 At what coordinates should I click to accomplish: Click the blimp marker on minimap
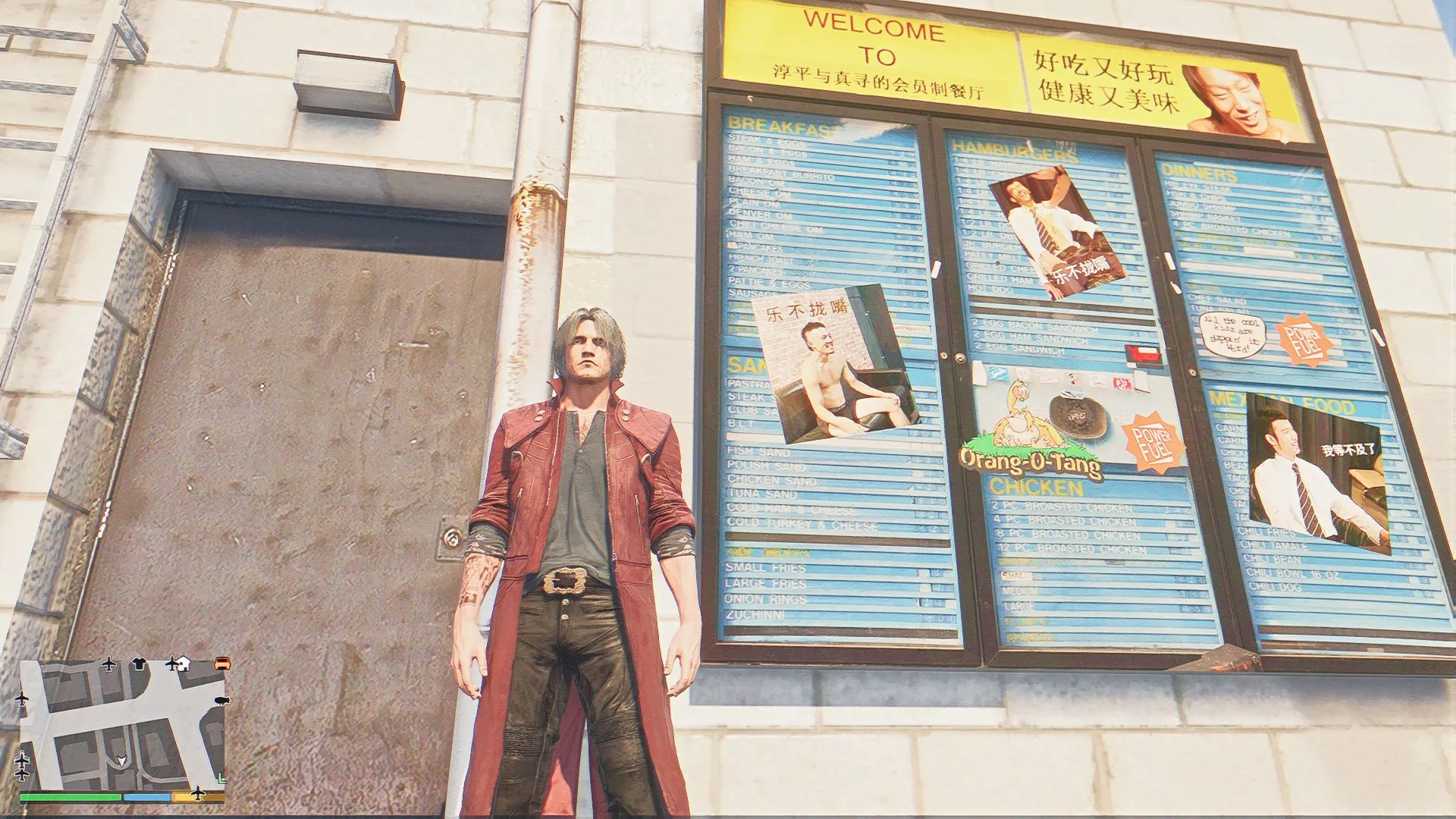[x=221, y=701]
